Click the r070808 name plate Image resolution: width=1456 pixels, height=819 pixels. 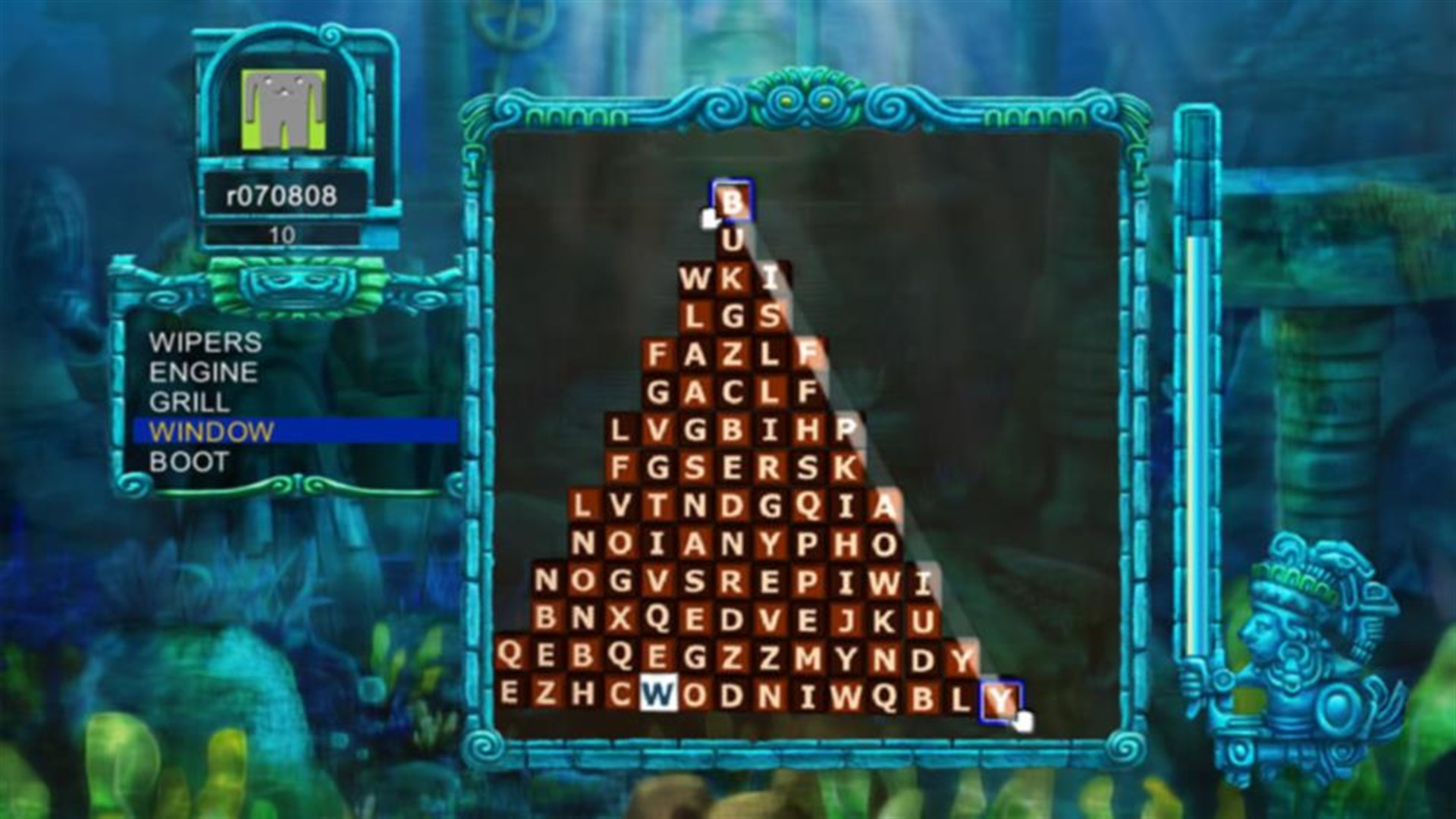click(x=281, y=196)
